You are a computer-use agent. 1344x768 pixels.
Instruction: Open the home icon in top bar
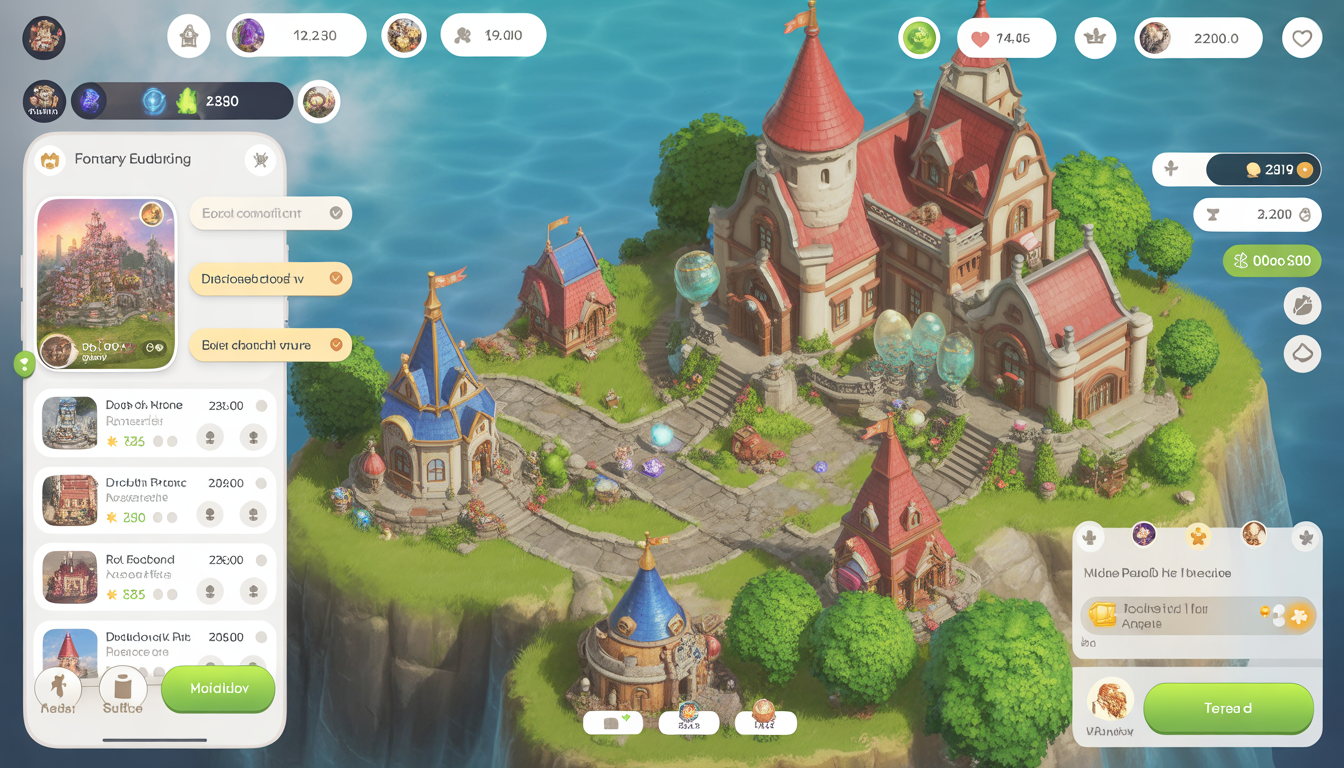[x=189, y=36]
